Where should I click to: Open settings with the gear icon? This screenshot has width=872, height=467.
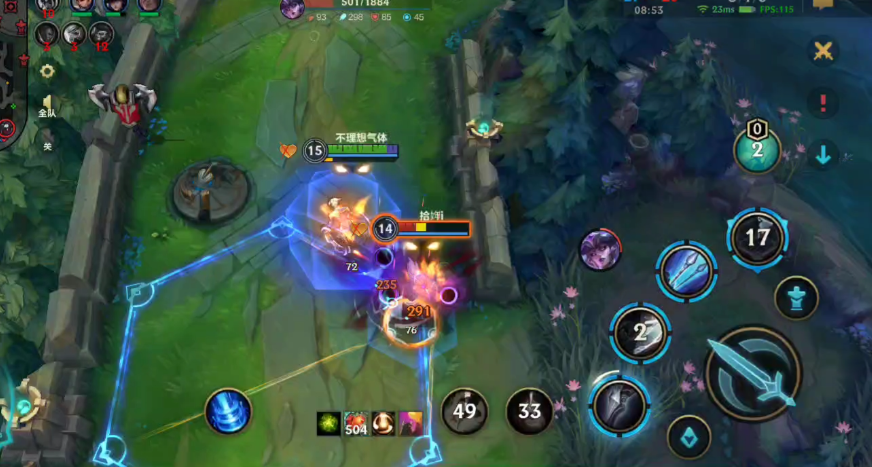click(47, 71)
